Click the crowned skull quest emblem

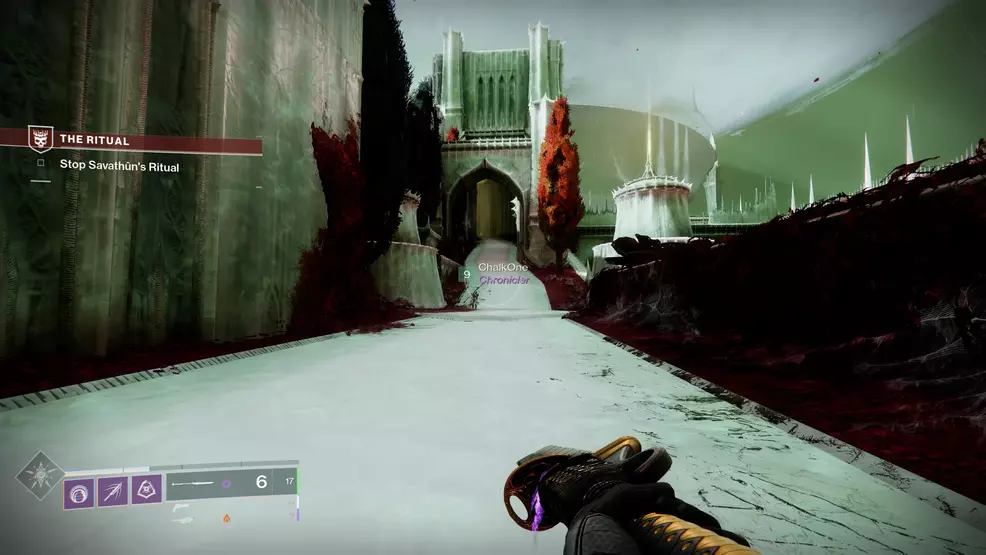click(x=40, y=140)
